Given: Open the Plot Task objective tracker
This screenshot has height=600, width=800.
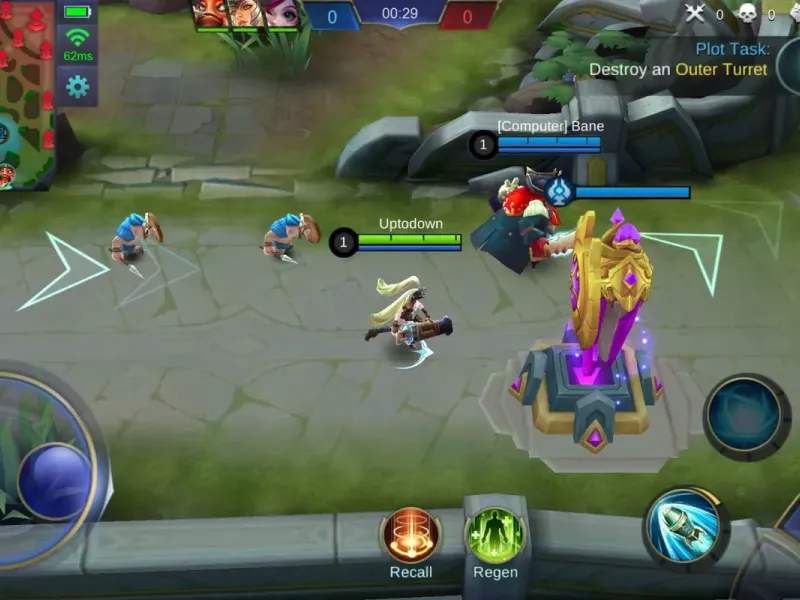Looking at the screenshot, I should (x=690, y=59).
